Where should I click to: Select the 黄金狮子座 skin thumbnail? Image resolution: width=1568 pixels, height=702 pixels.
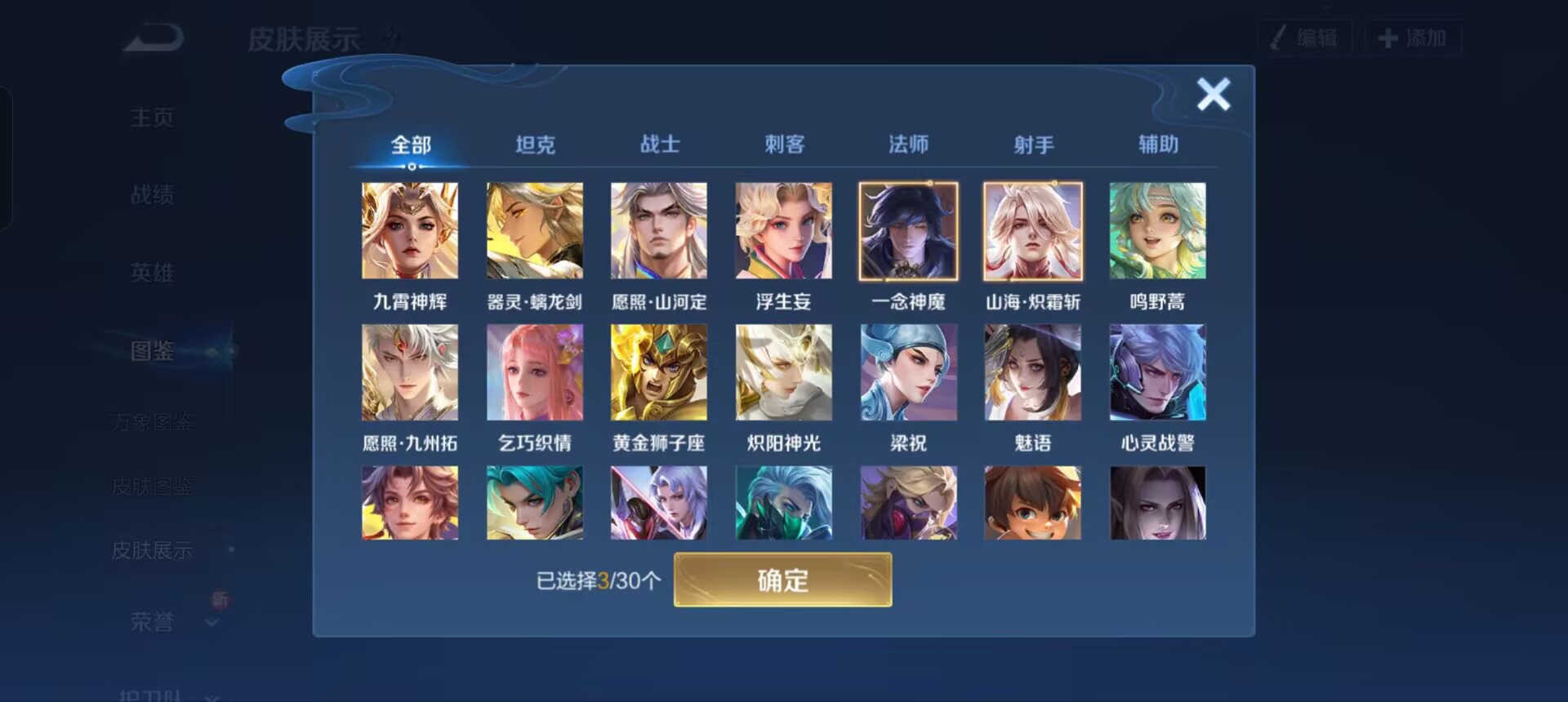(x=659, y=372)
